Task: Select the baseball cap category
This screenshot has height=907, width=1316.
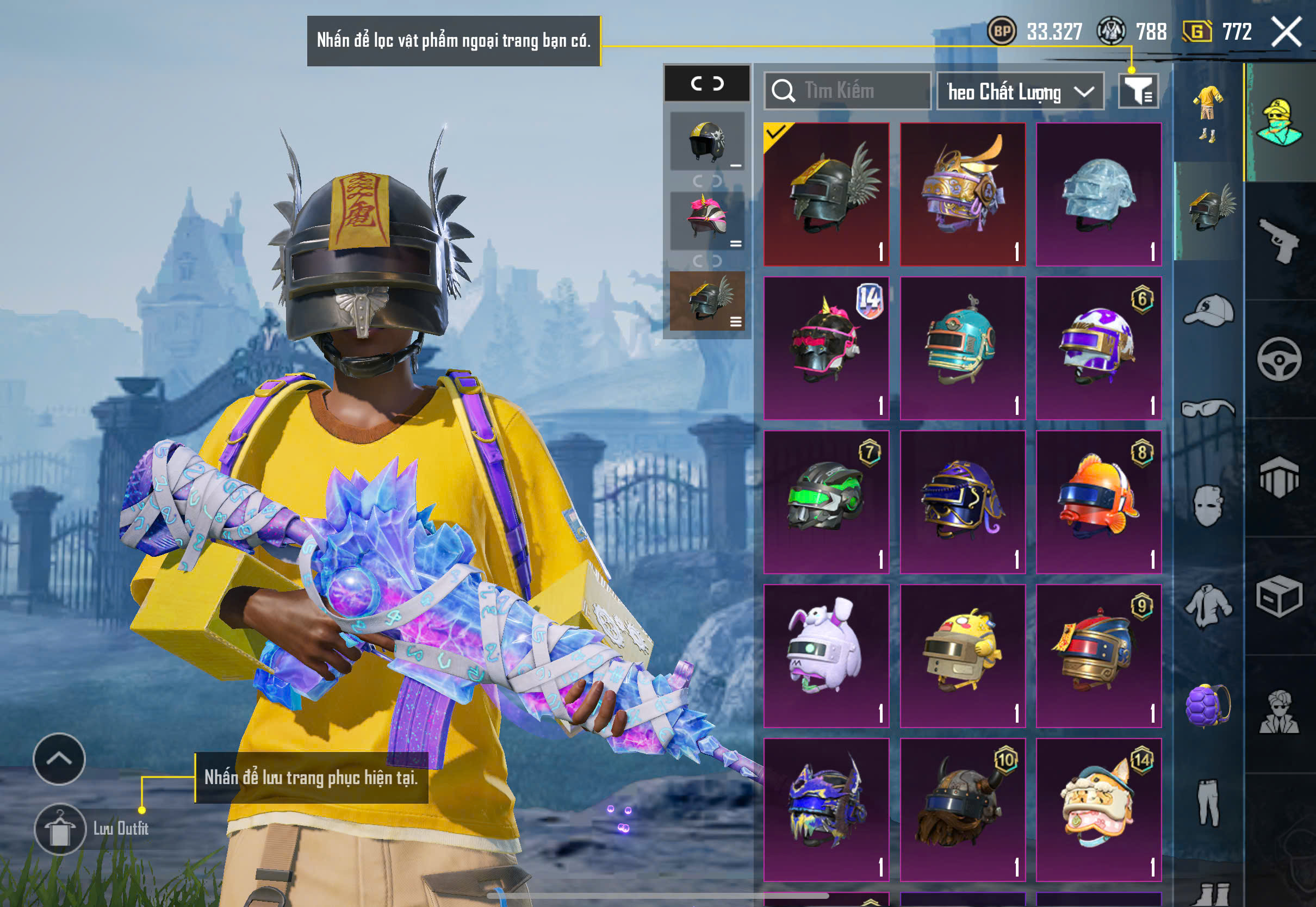Action: click(x=1208, y=310)
